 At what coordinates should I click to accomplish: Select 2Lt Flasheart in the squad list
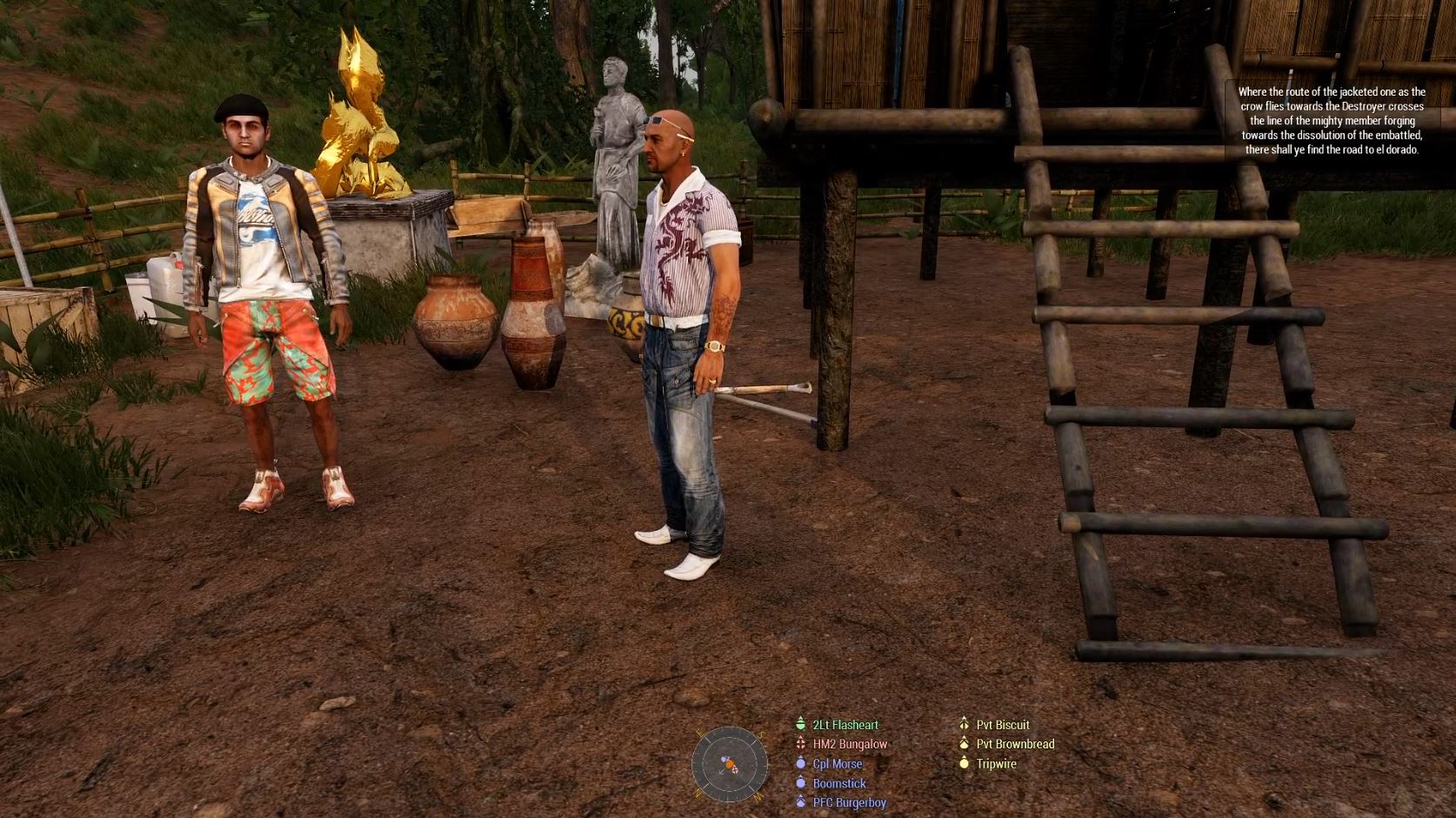coord(845,725)
